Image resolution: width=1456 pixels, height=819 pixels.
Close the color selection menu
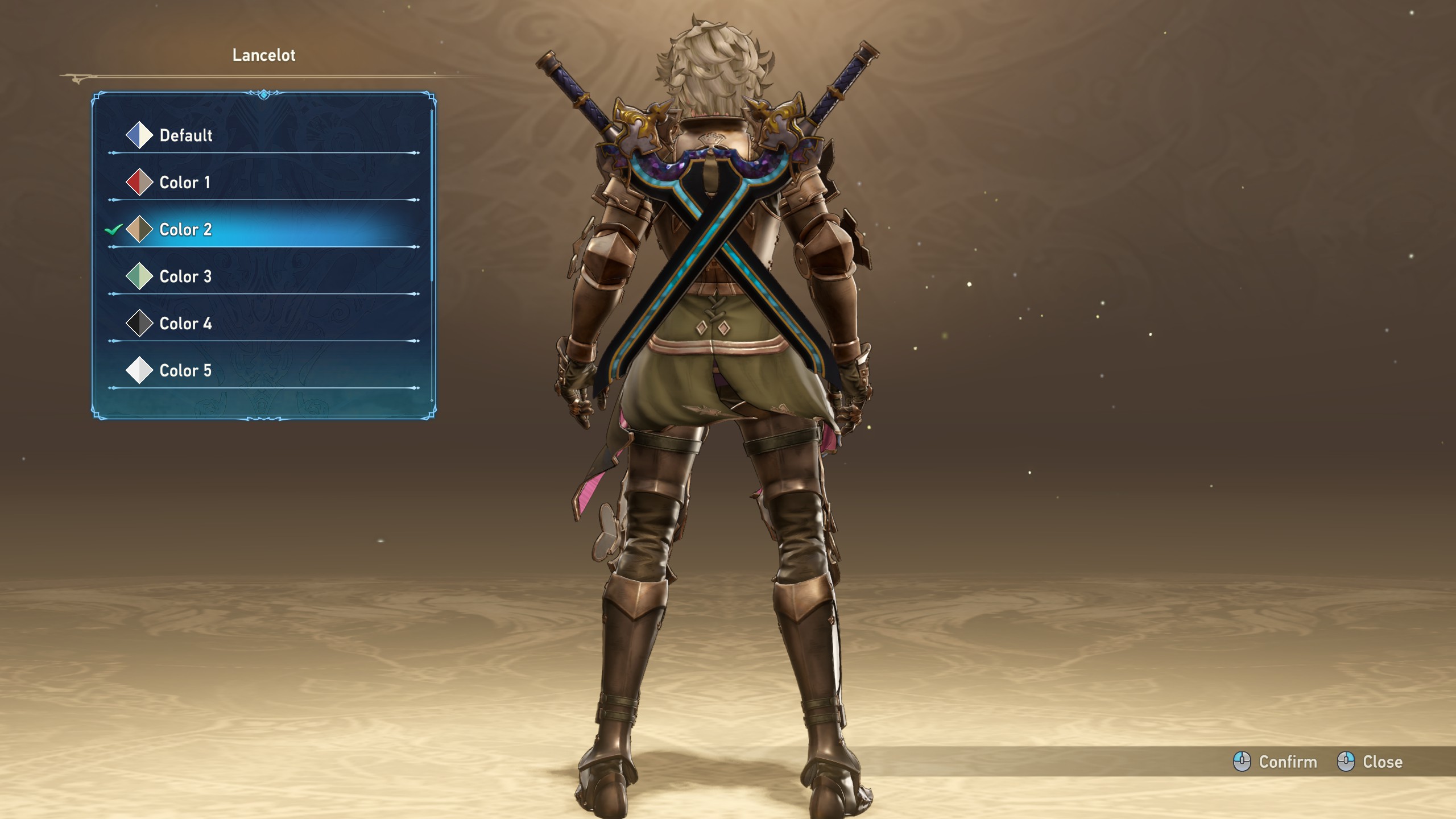[1370, 762]
